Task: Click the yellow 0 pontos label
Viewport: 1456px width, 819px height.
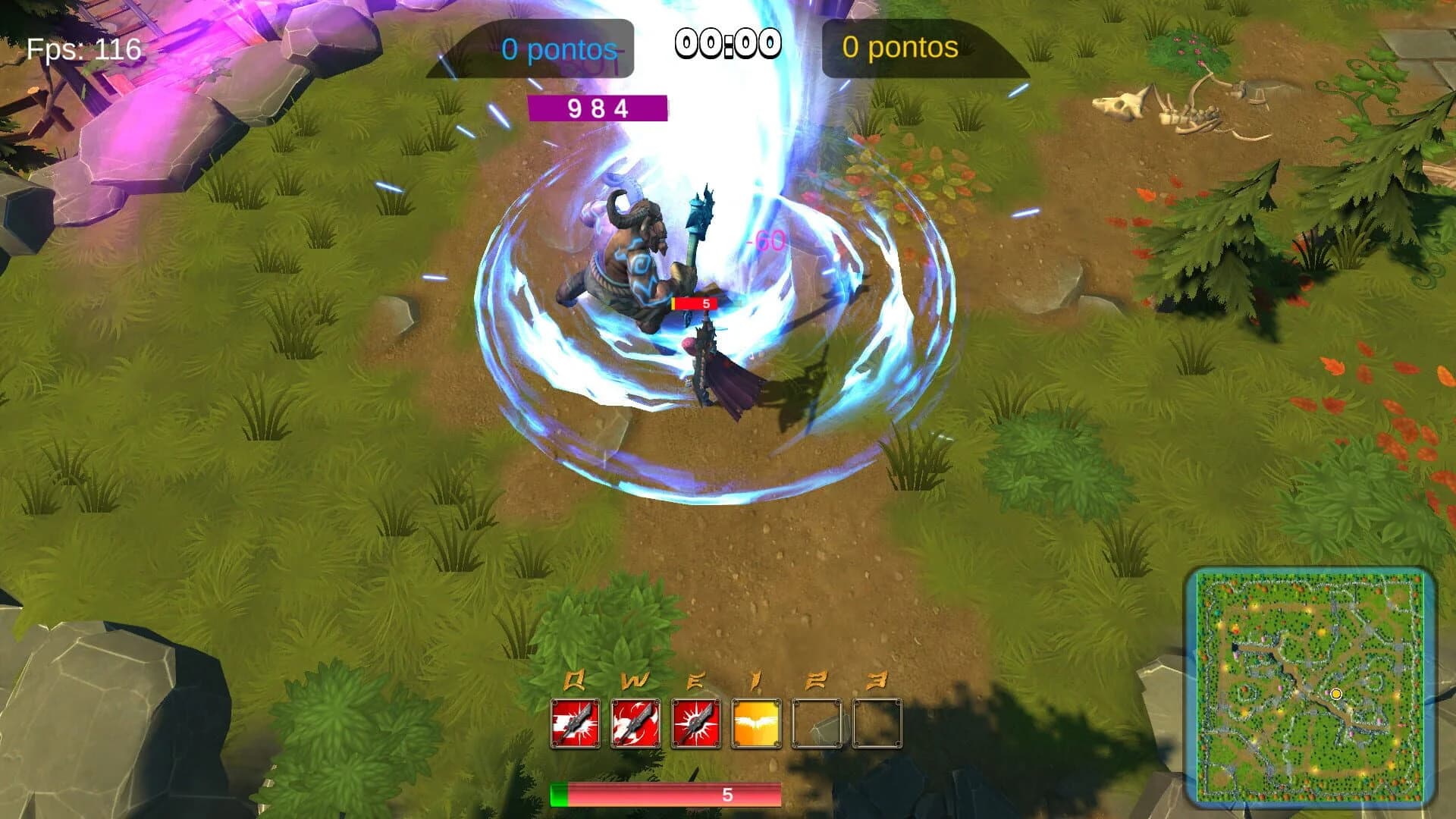Action: [x=899, y=46]
